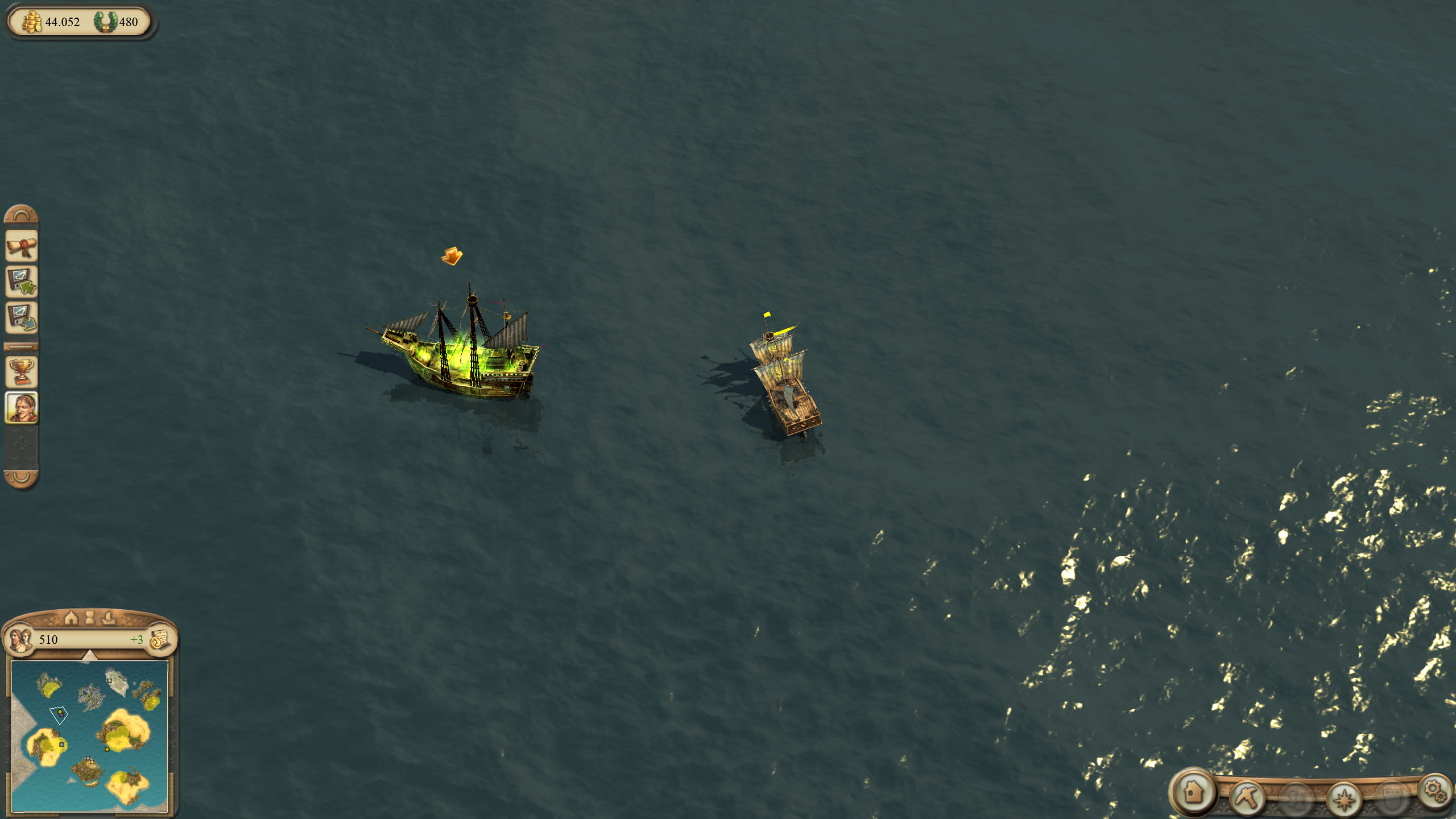Click the hourglass icon above the minimap
Image resolution: width=1456 pixels, height=819 pixels.
(89, 617)
